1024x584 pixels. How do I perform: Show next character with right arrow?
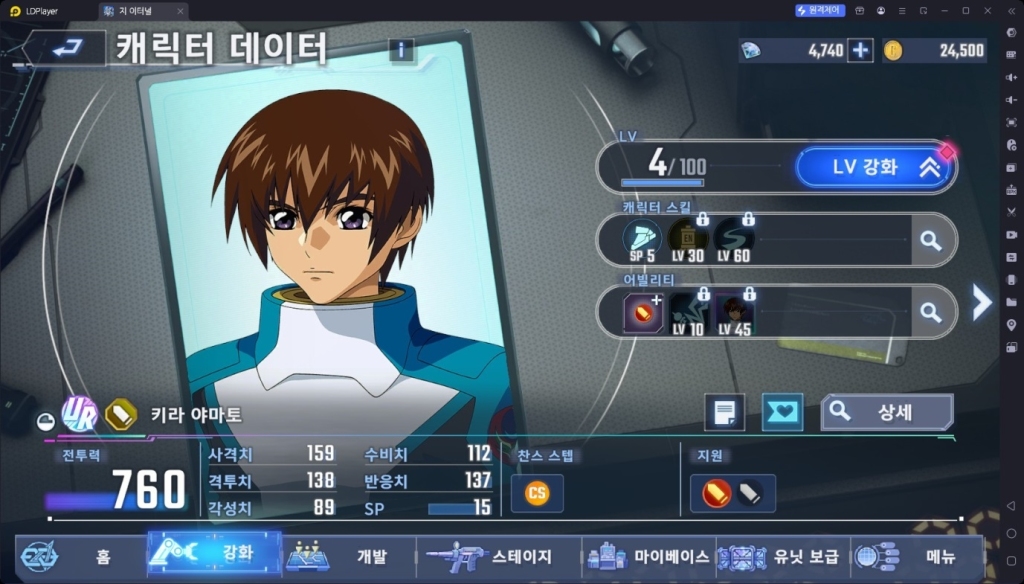coord(982,301)
